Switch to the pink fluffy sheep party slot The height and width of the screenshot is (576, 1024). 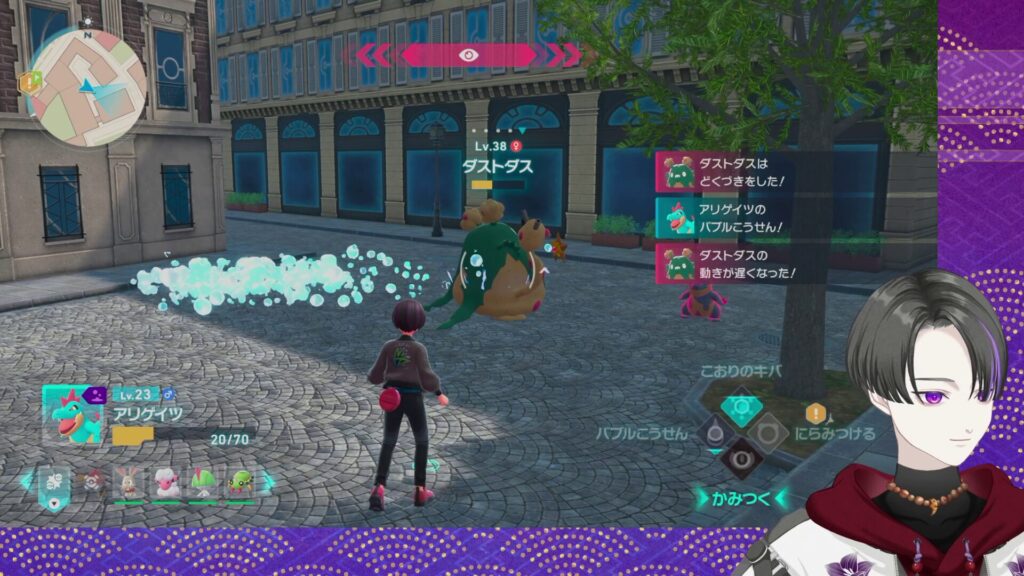166,482
